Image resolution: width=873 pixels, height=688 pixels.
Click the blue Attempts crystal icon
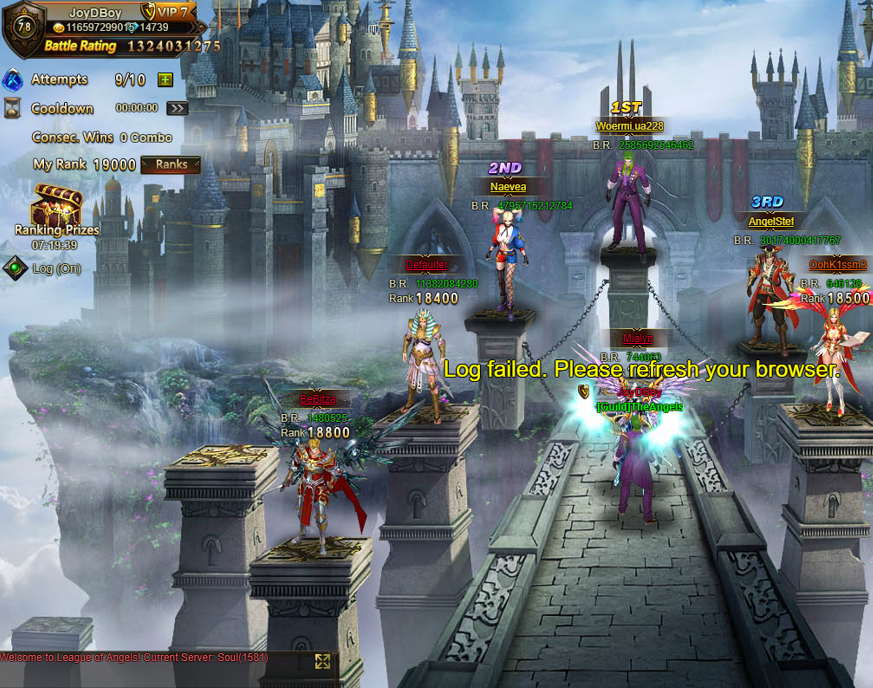13,80
